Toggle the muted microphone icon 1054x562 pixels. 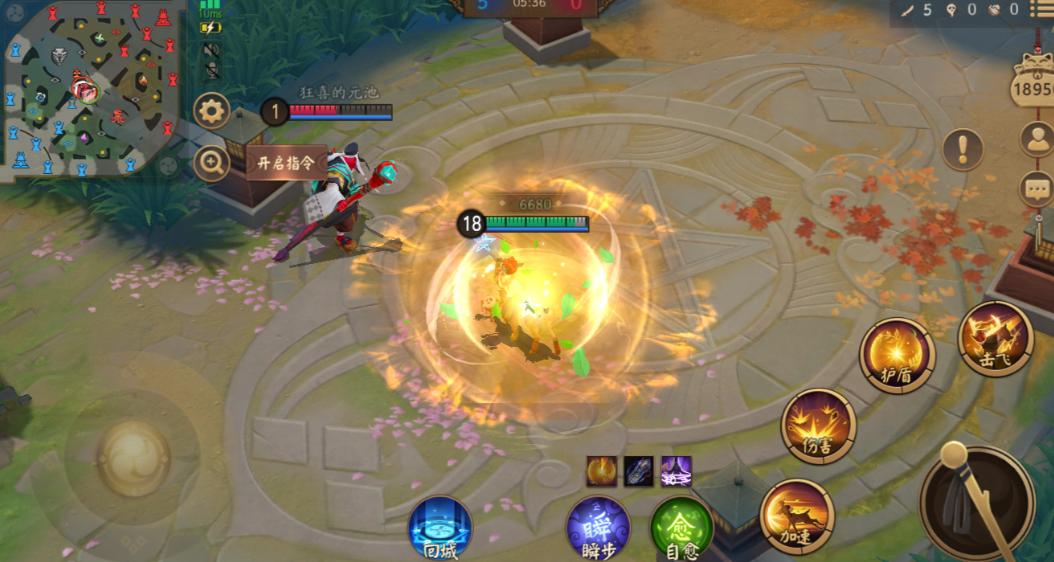click(x=211, y=70)
